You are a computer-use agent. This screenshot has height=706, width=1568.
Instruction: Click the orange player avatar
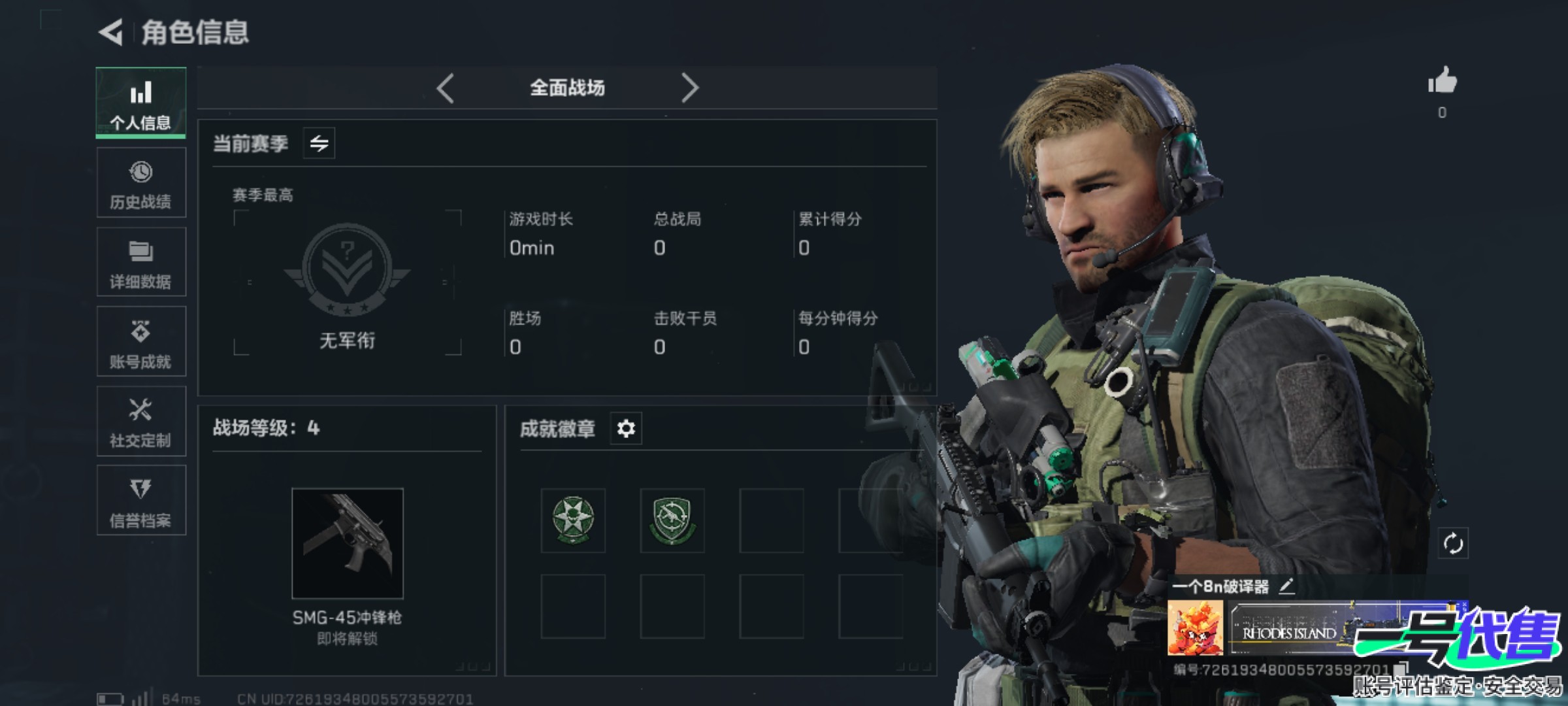(x=1196, y=628)
